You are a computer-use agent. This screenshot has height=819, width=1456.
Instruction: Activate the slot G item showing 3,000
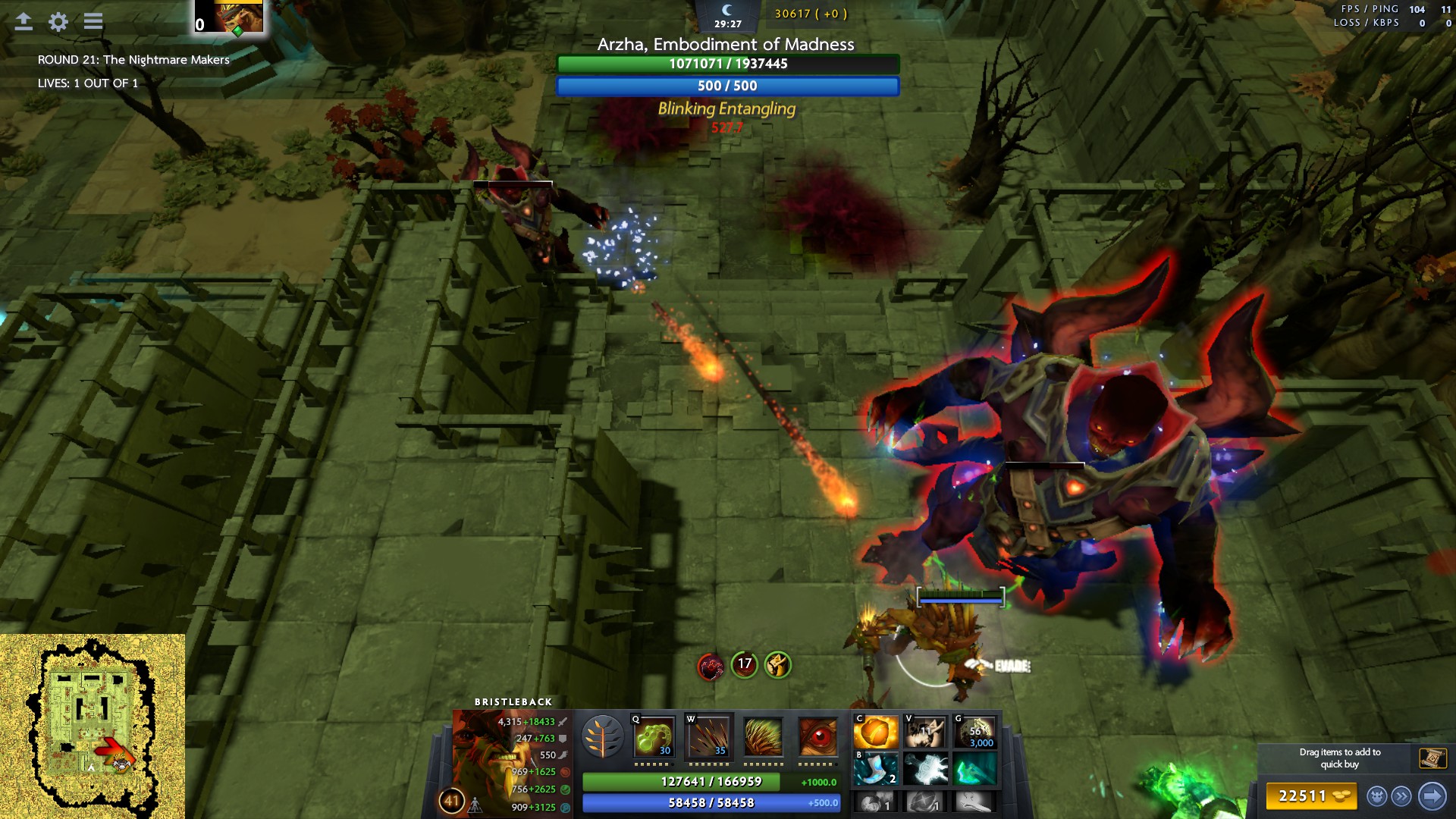[974, 733]
